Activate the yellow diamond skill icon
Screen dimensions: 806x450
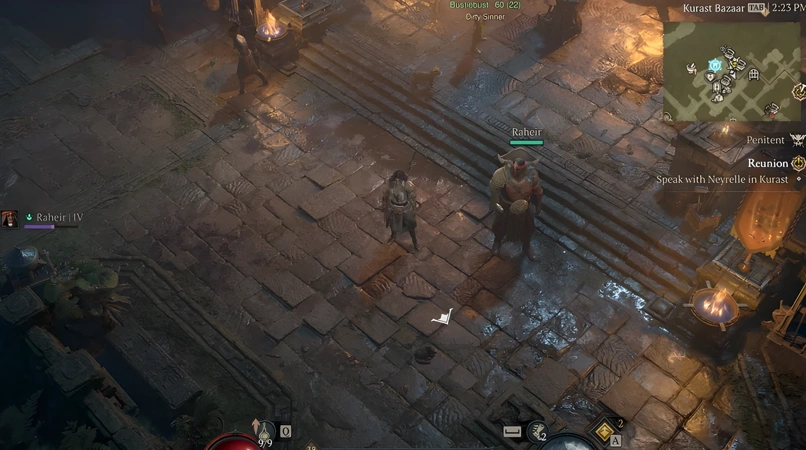click(x=606, y=430)
